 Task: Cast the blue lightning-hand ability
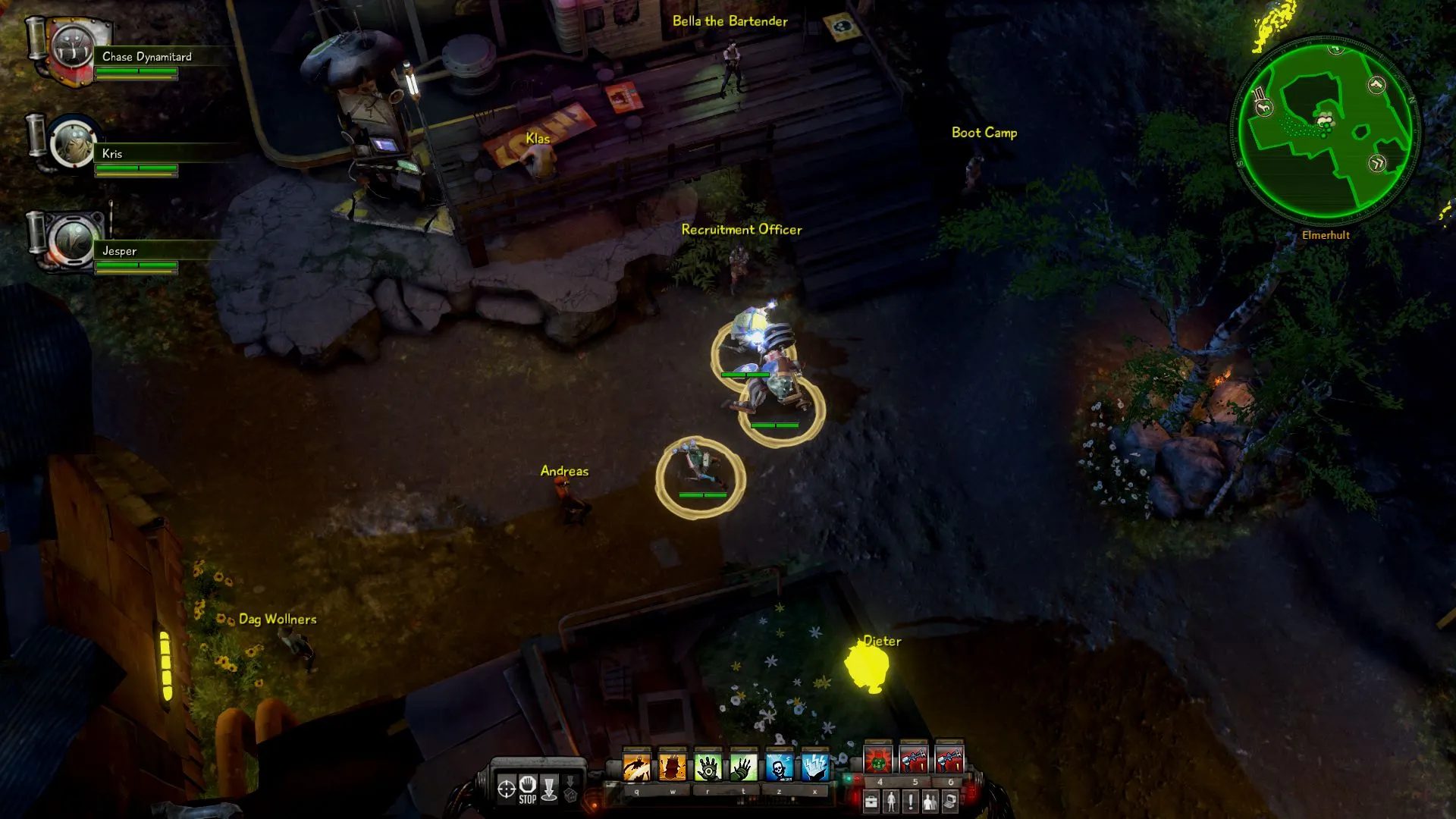click(814, 767)
